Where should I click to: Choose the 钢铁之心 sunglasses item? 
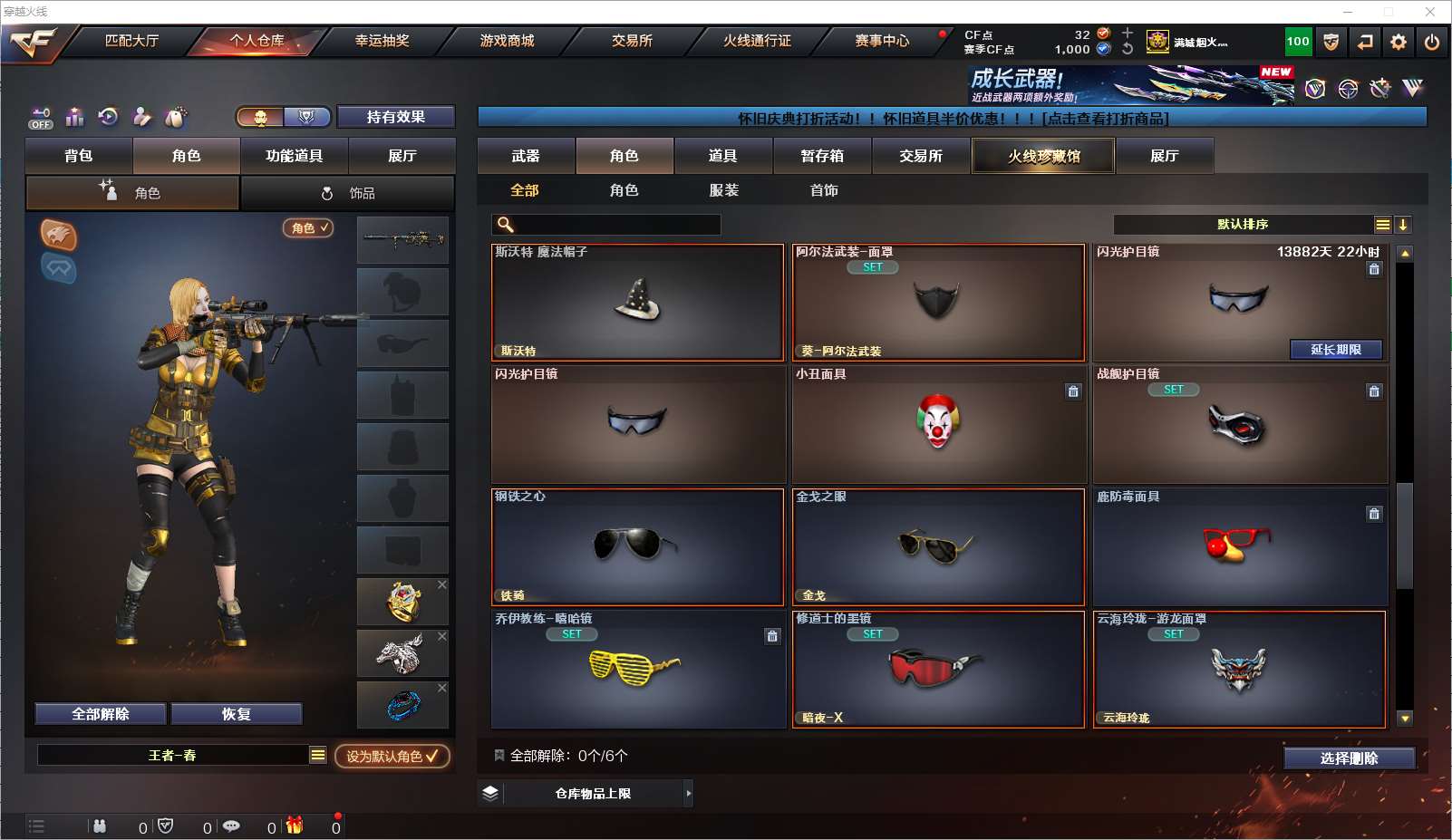click(x=637, y=547)
